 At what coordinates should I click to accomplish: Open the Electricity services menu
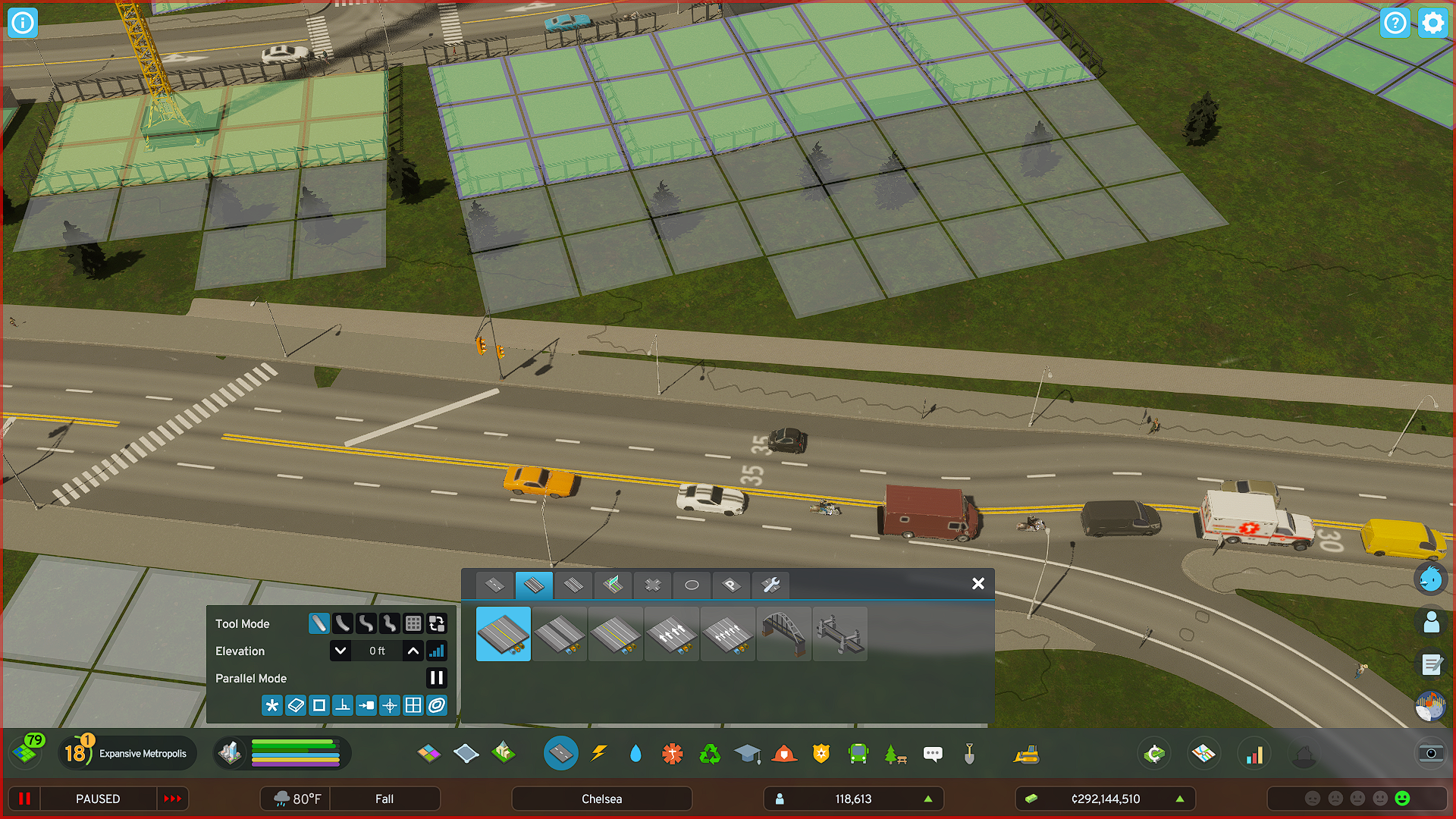tap(600, 753)
